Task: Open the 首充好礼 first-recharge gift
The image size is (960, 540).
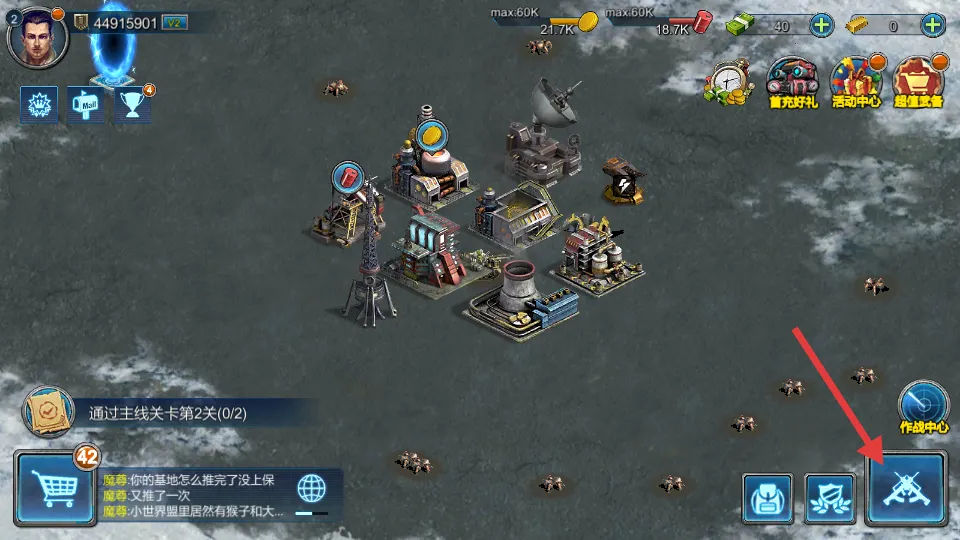Action: (792, 82)
